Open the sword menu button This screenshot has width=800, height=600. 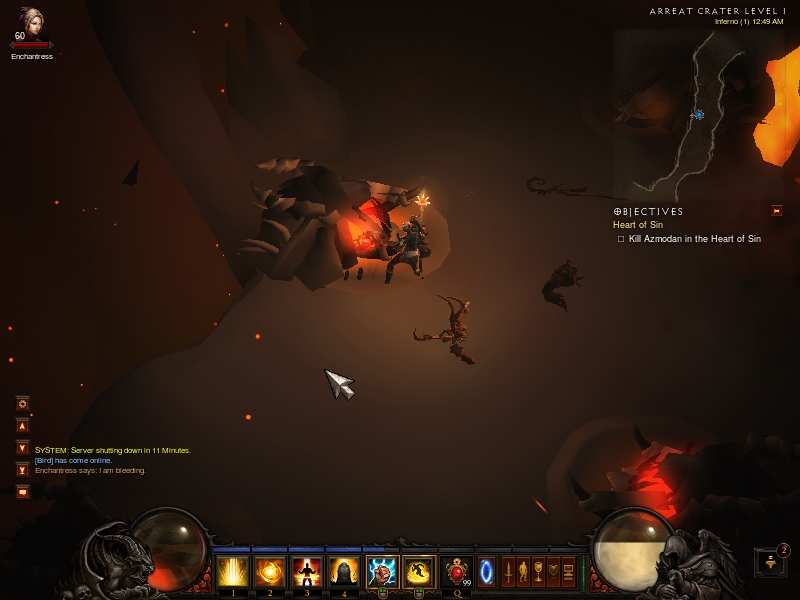(508, 573)
